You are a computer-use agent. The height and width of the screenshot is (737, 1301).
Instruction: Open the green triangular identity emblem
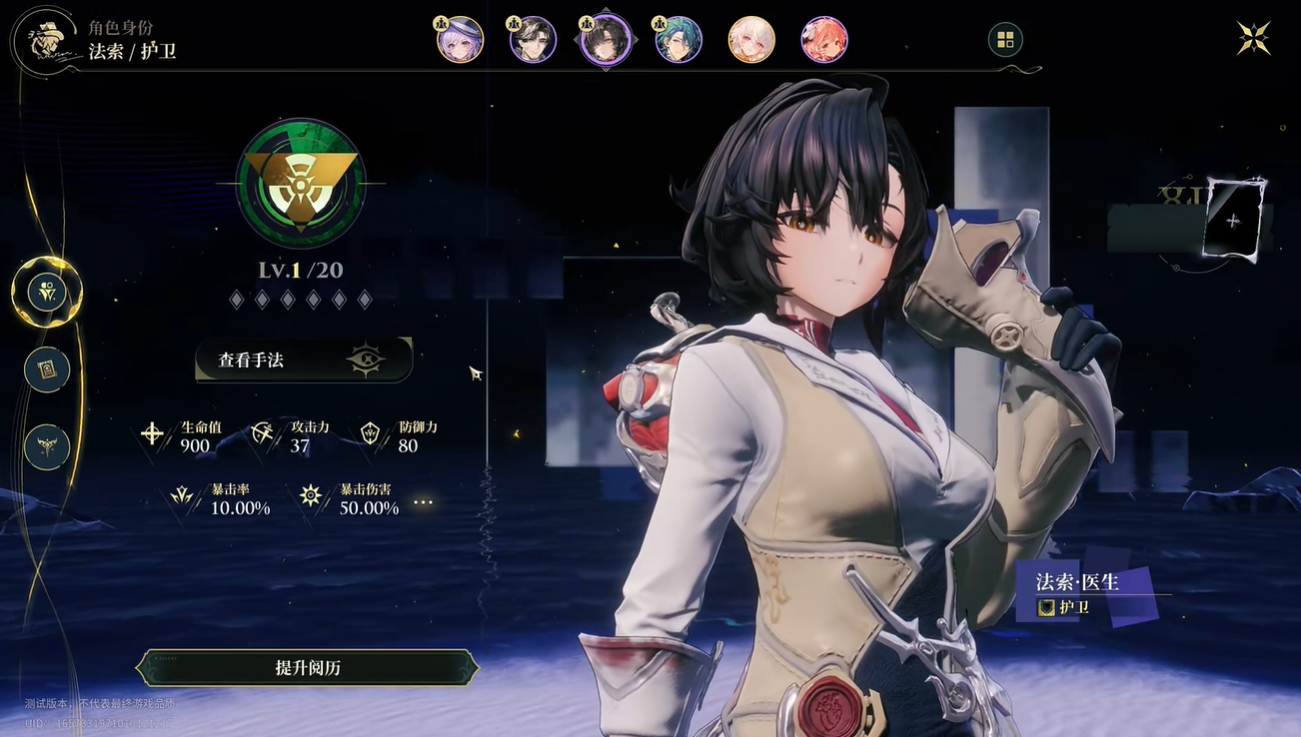pyautogui.click(x=301, y=185)
